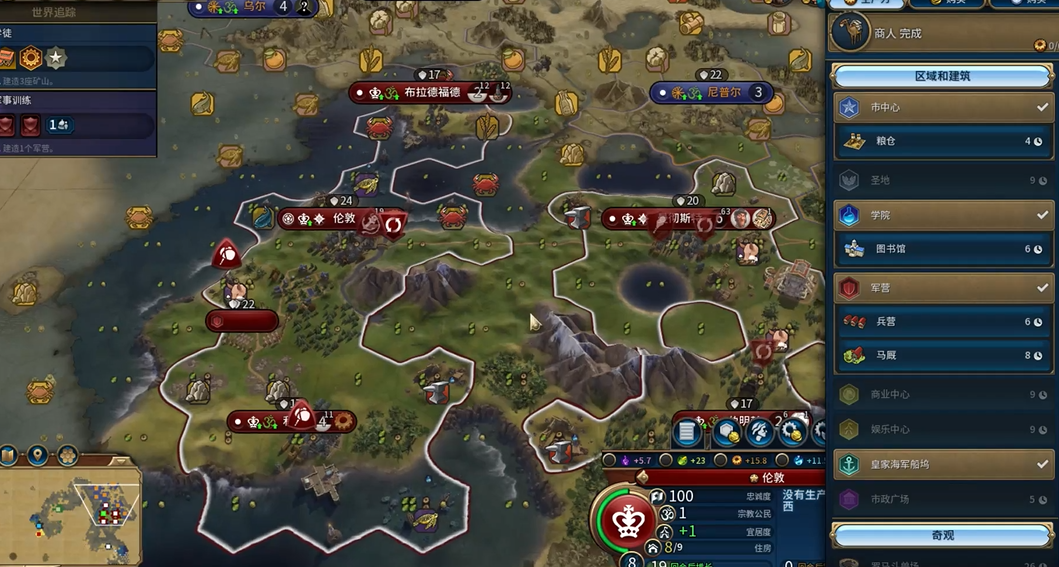1059x567 pixels.
Task: Toggle the 奇观 (Wonders) section header
Action: pos(942,535)
